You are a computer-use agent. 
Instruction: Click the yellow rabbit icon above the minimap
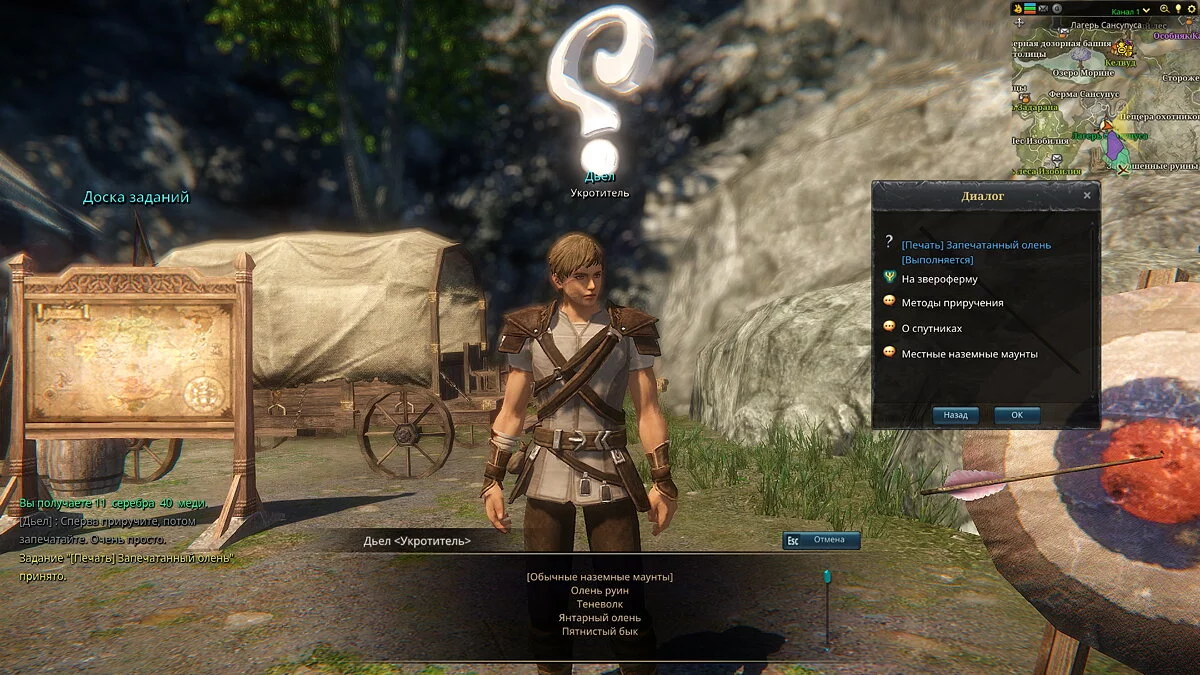1018,9
